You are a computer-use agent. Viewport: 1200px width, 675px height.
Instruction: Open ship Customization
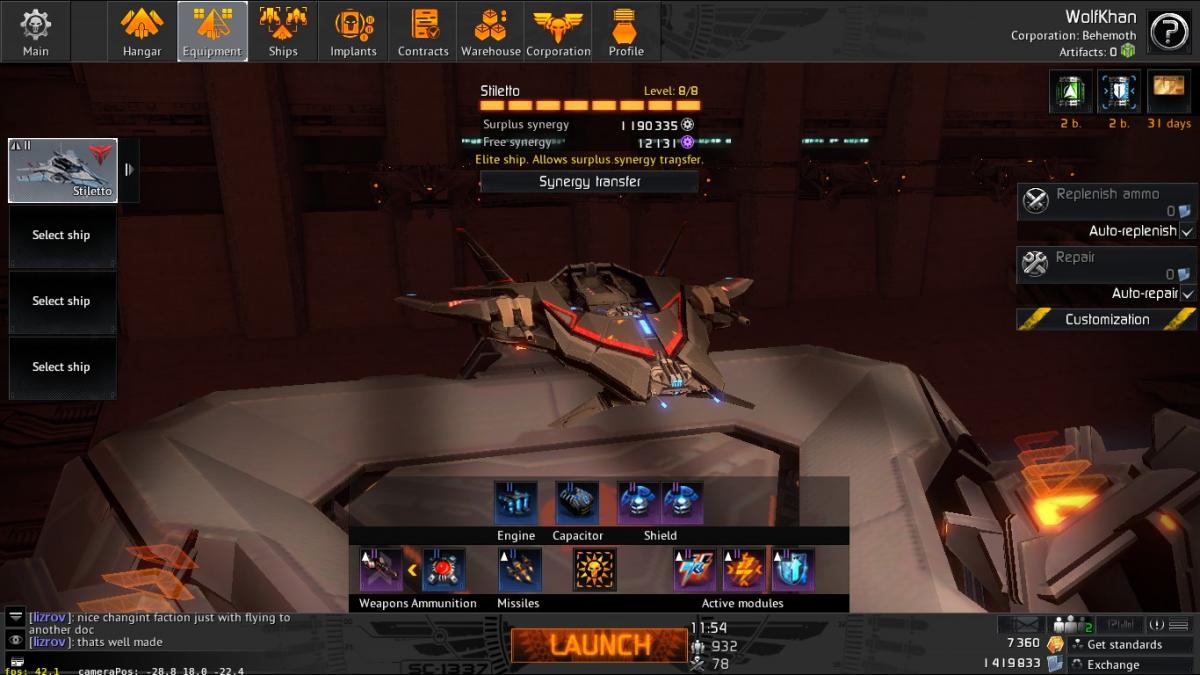1106,320
